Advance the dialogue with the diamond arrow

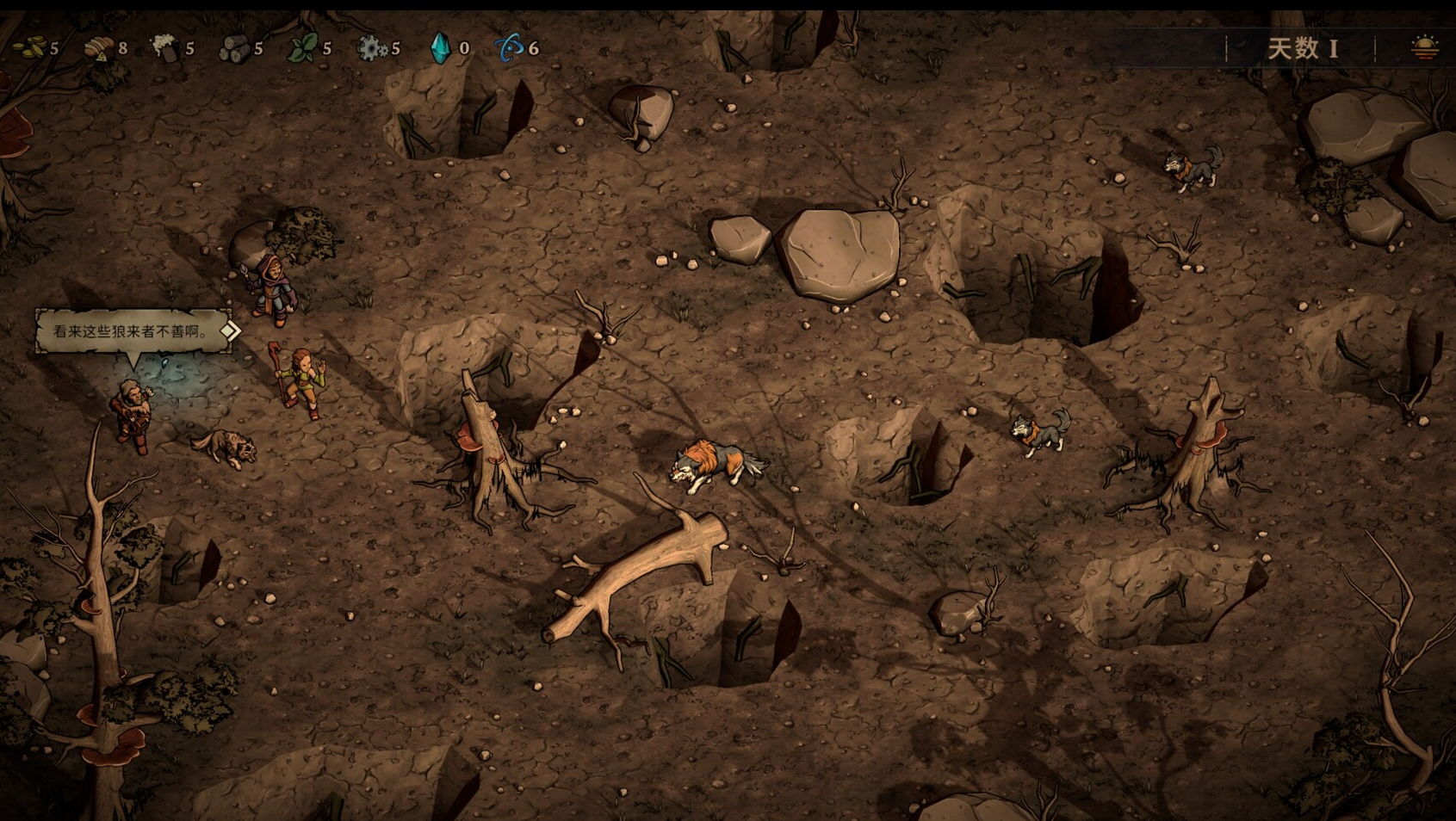coord(230,330)
